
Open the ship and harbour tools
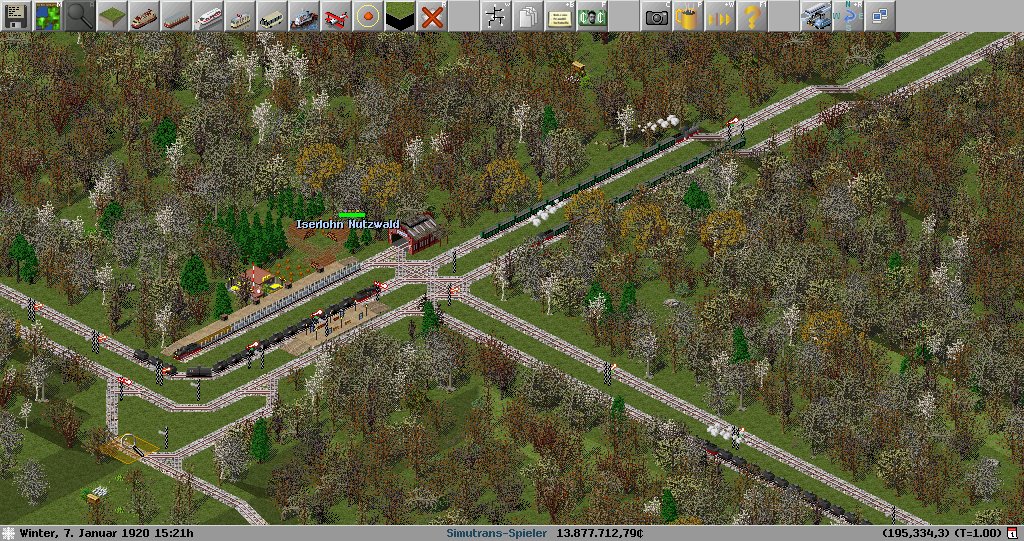click(x=304, y=16)
